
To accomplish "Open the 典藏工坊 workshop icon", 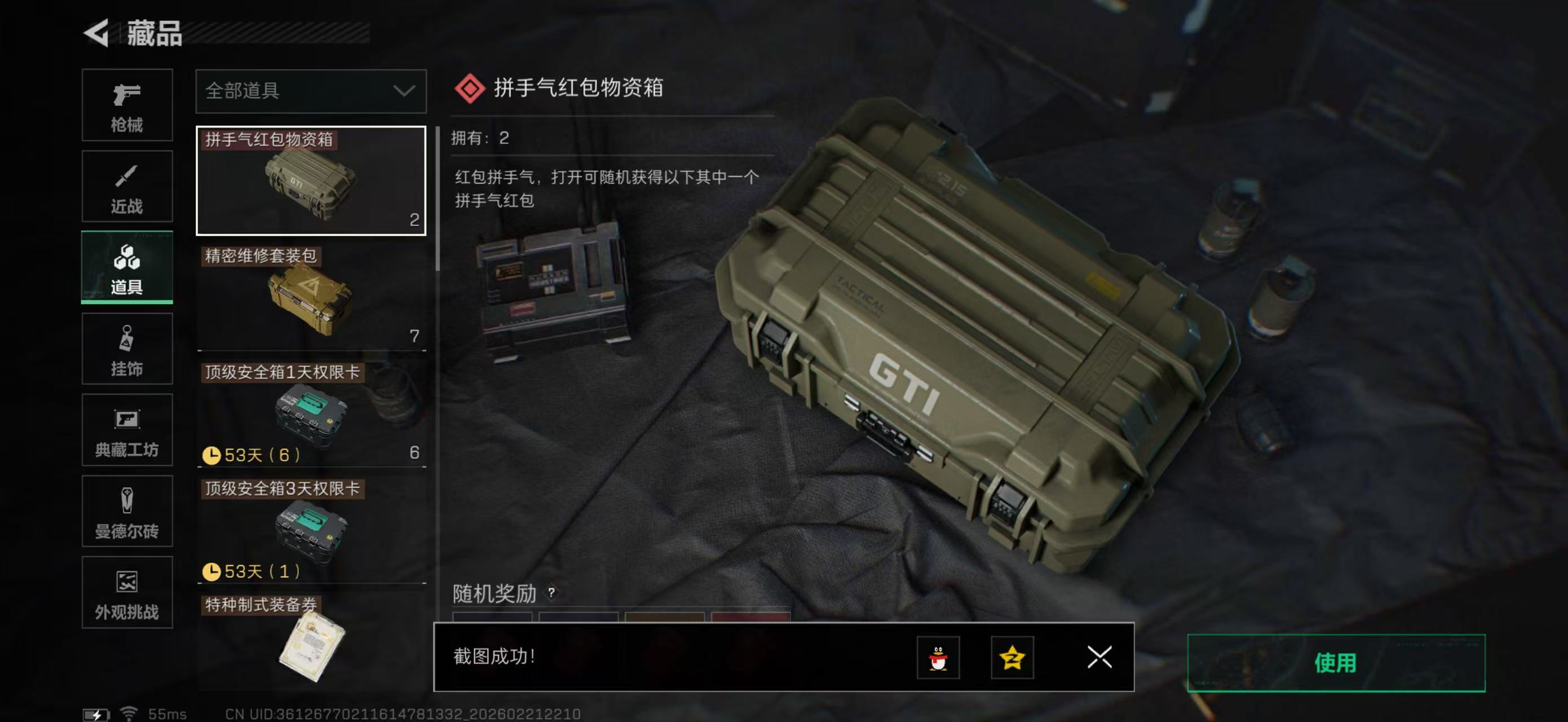I will tap(127, 430).
